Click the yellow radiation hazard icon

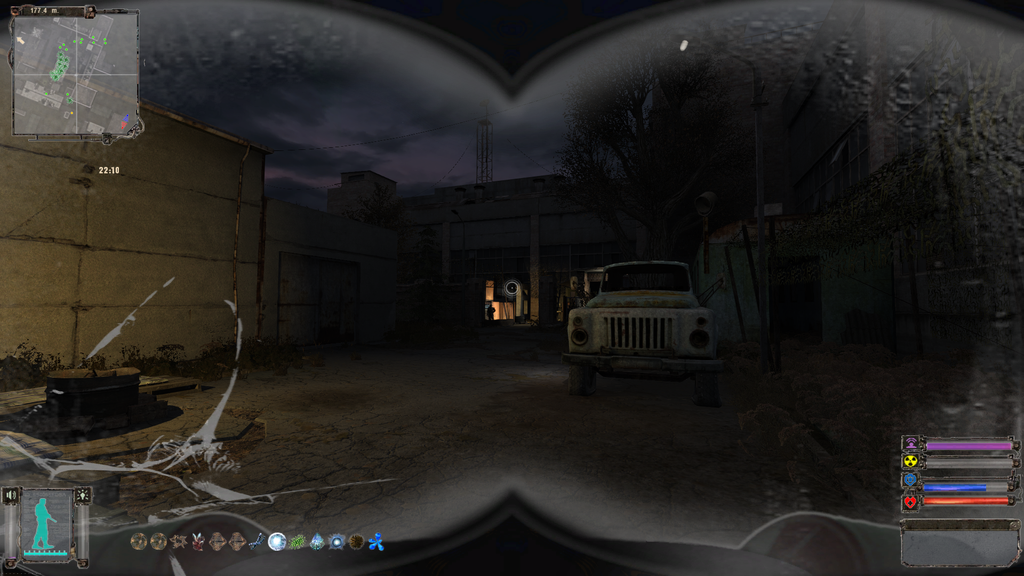(x=910, y=461)
